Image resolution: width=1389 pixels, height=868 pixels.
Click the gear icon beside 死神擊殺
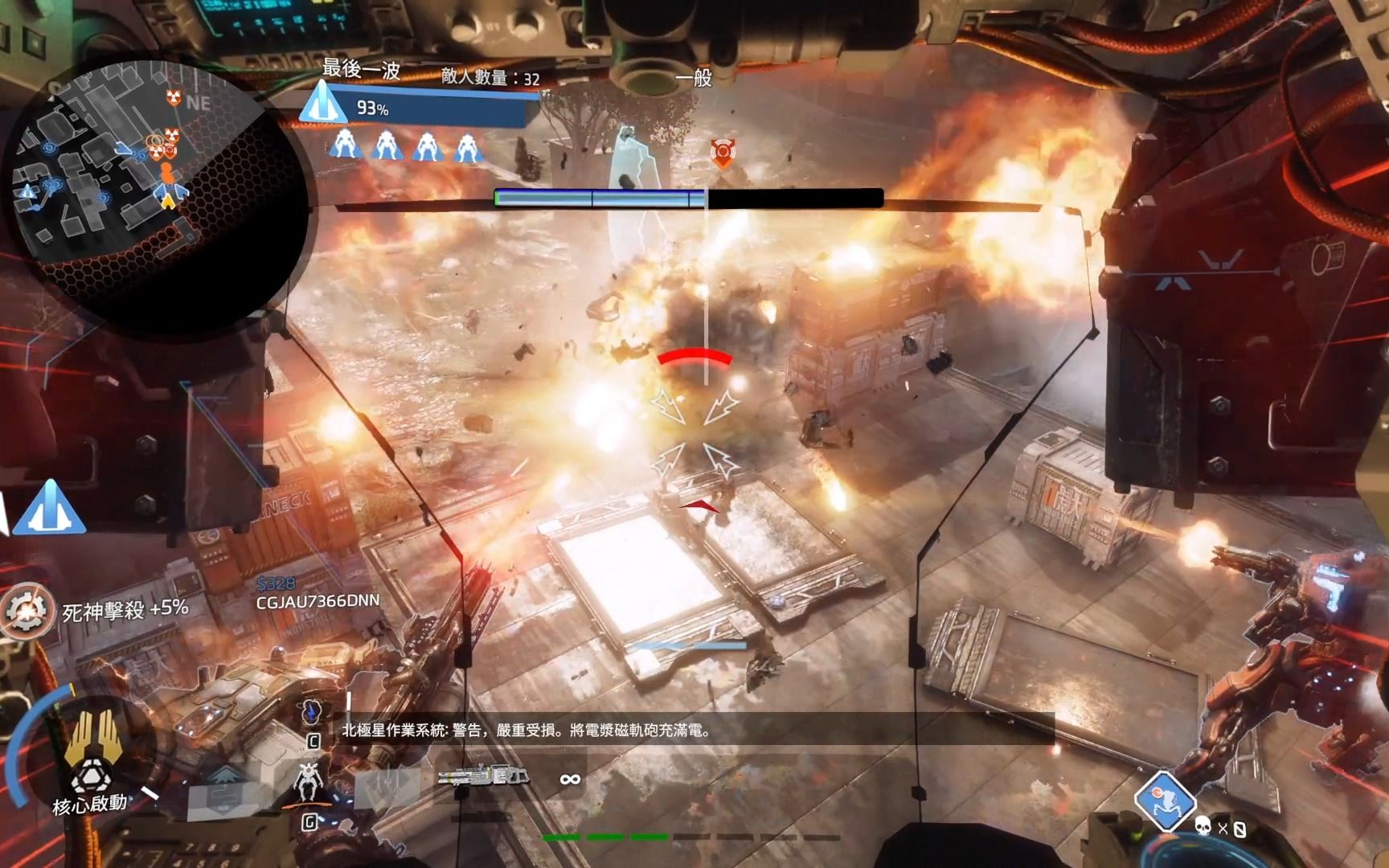point(26,611)
